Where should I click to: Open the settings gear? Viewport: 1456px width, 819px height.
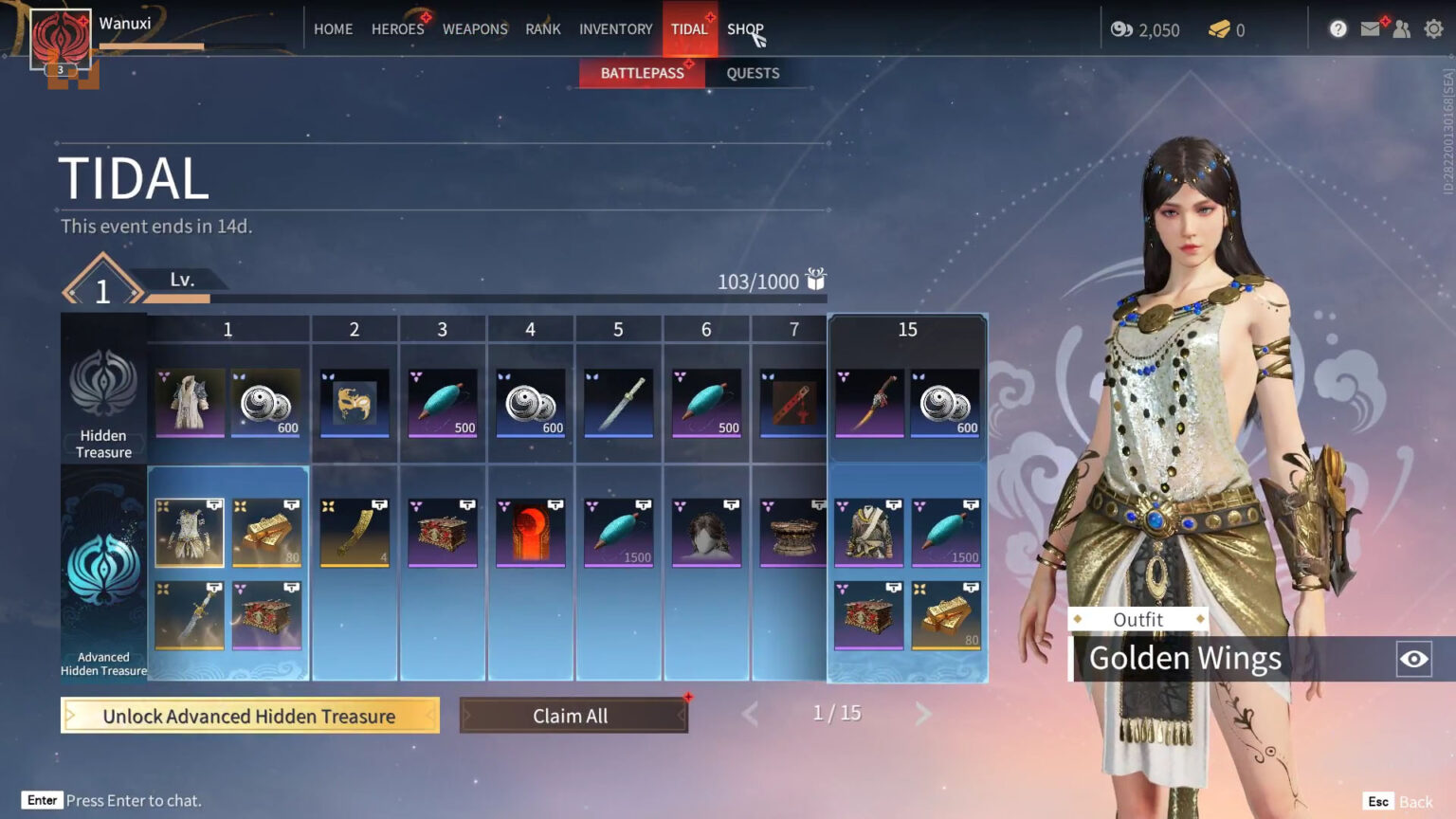pos(1433,29)
